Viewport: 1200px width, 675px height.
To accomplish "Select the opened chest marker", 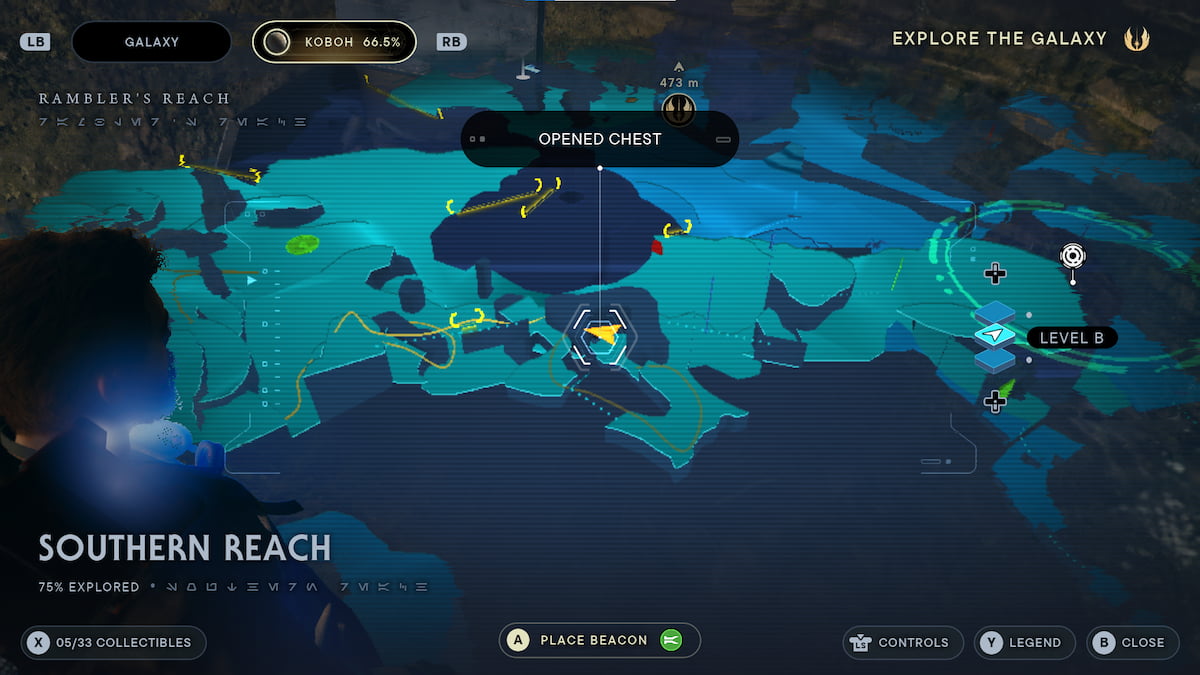I will (600, 334).
